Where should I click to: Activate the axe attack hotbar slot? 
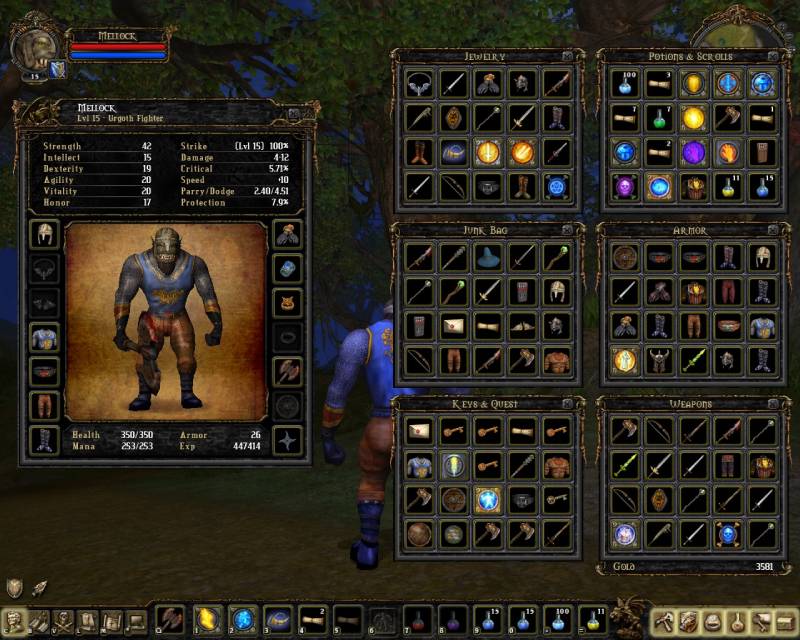click(x=170, y=620)
